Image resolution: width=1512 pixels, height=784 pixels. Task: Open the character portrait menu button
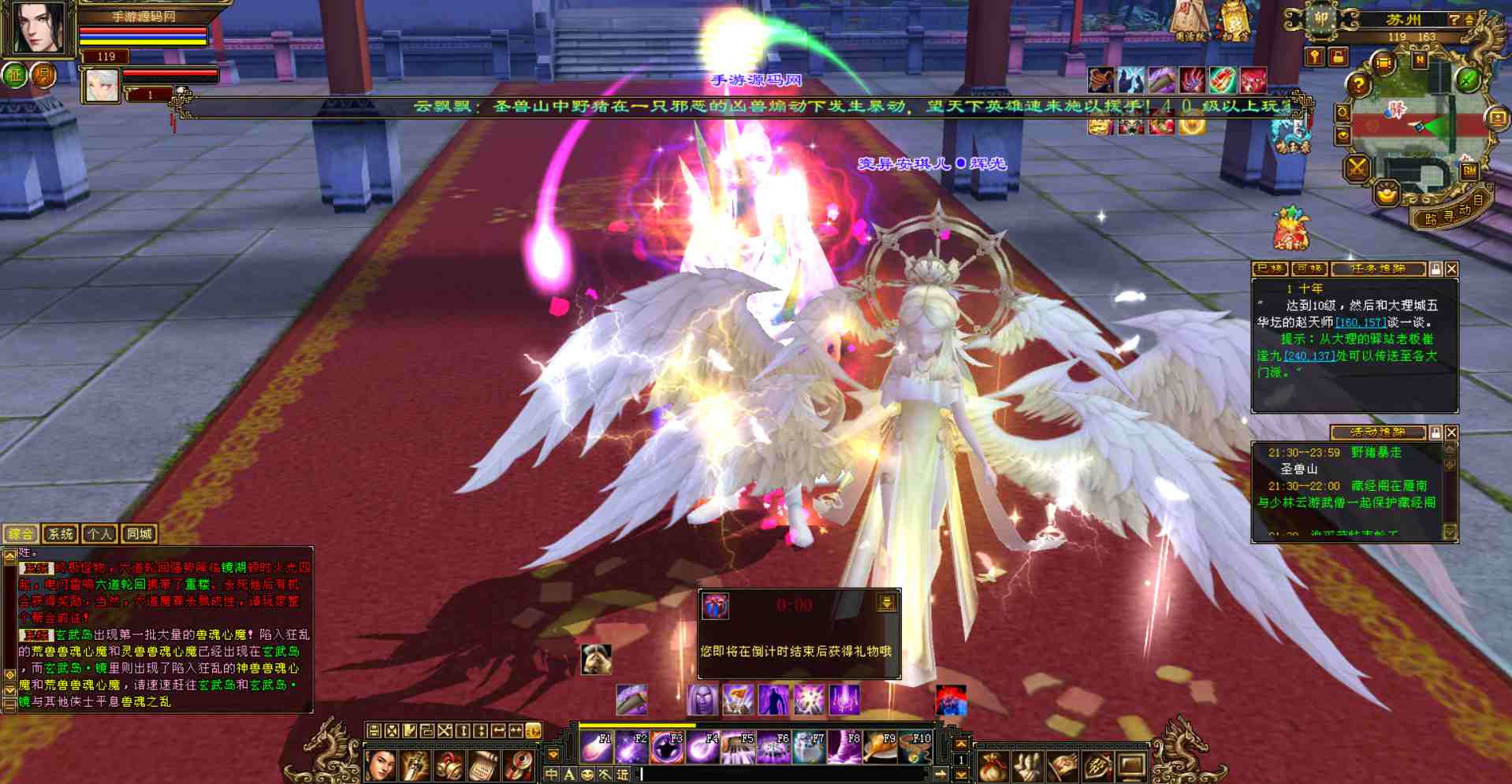pyautogui.click(x=381, y=765)
